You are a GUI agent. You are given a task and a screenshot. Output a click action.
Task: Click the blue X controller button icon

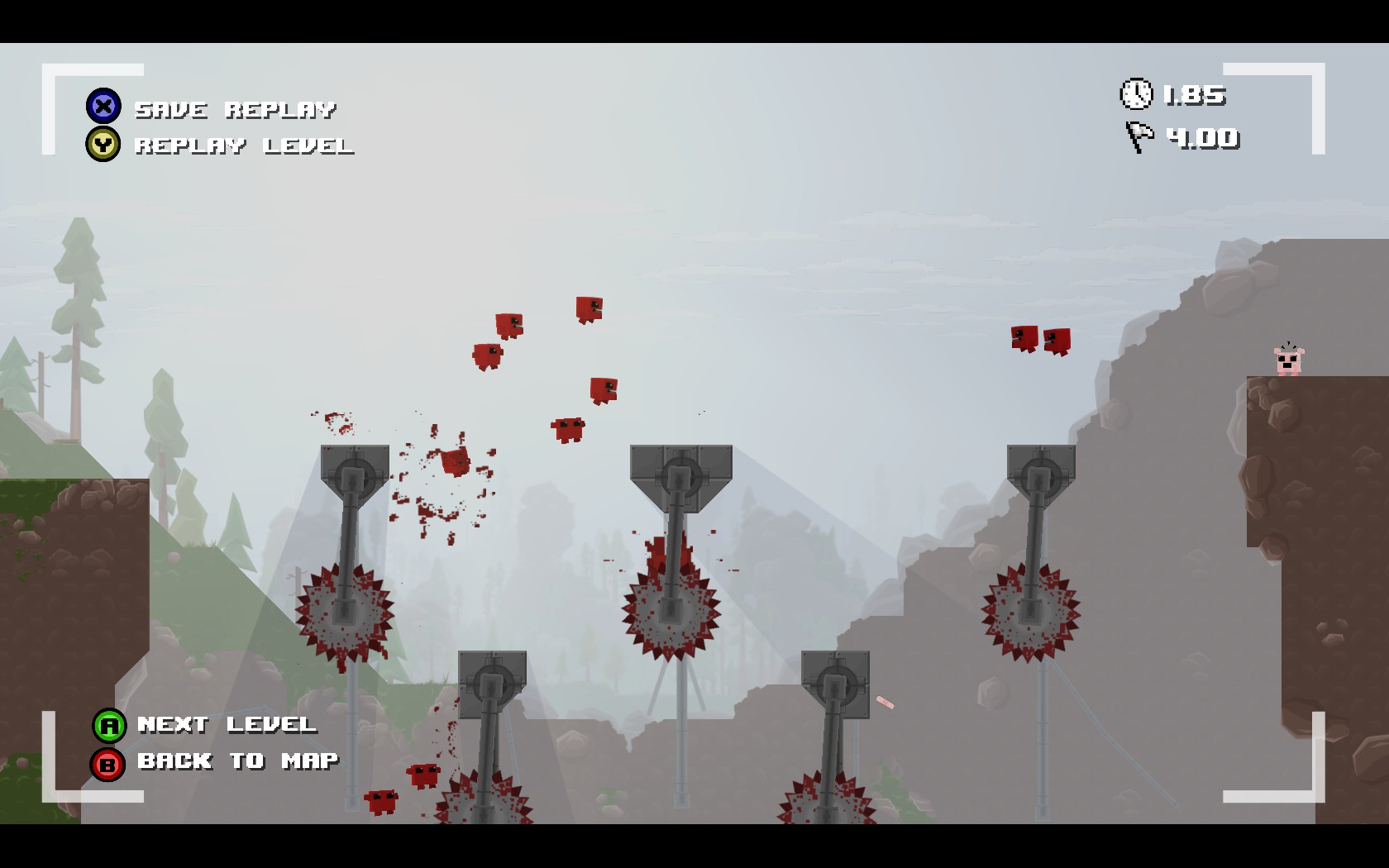[103, 106]
